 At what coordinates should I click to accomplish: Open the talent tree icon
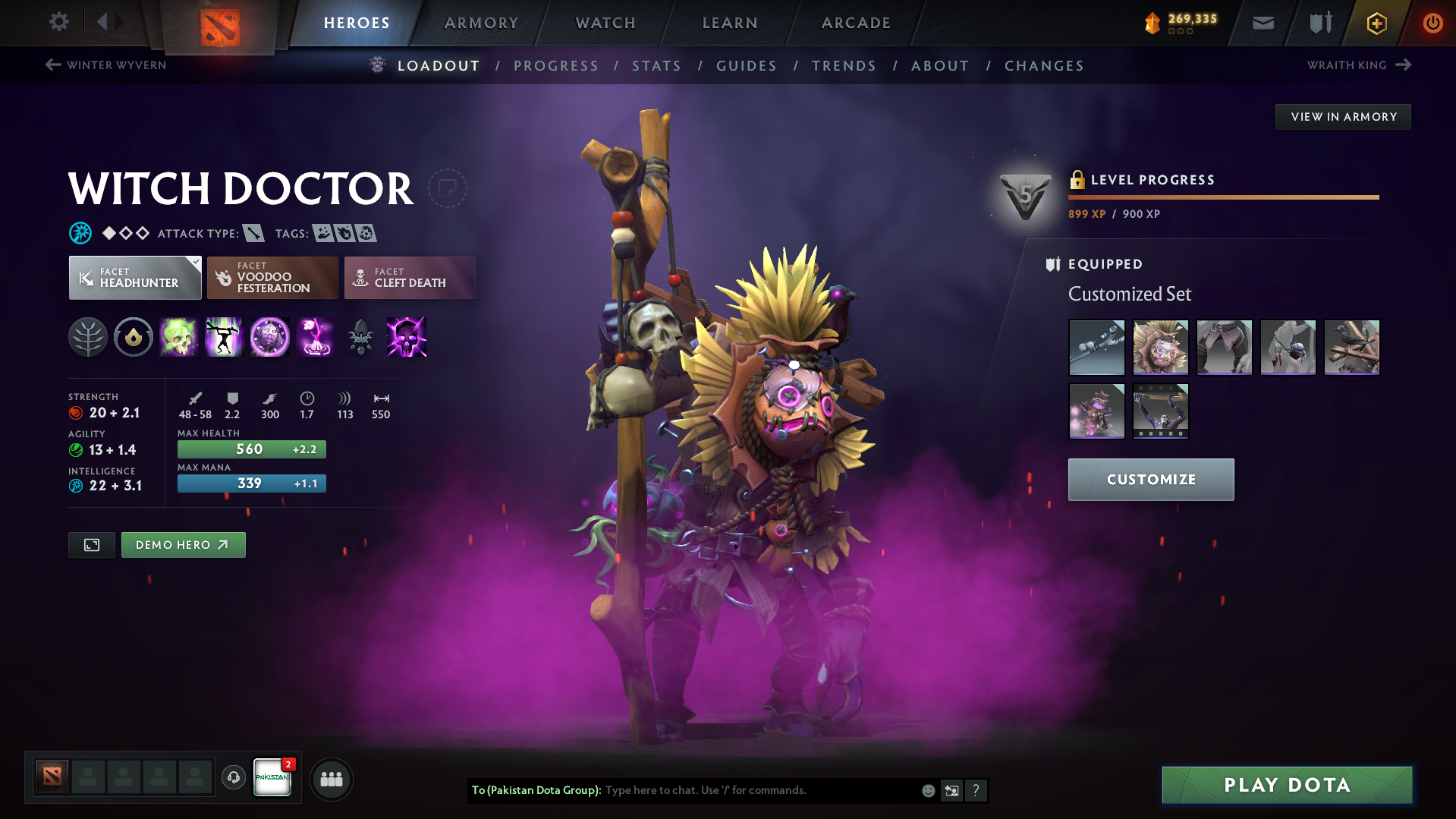click(88, 337)
